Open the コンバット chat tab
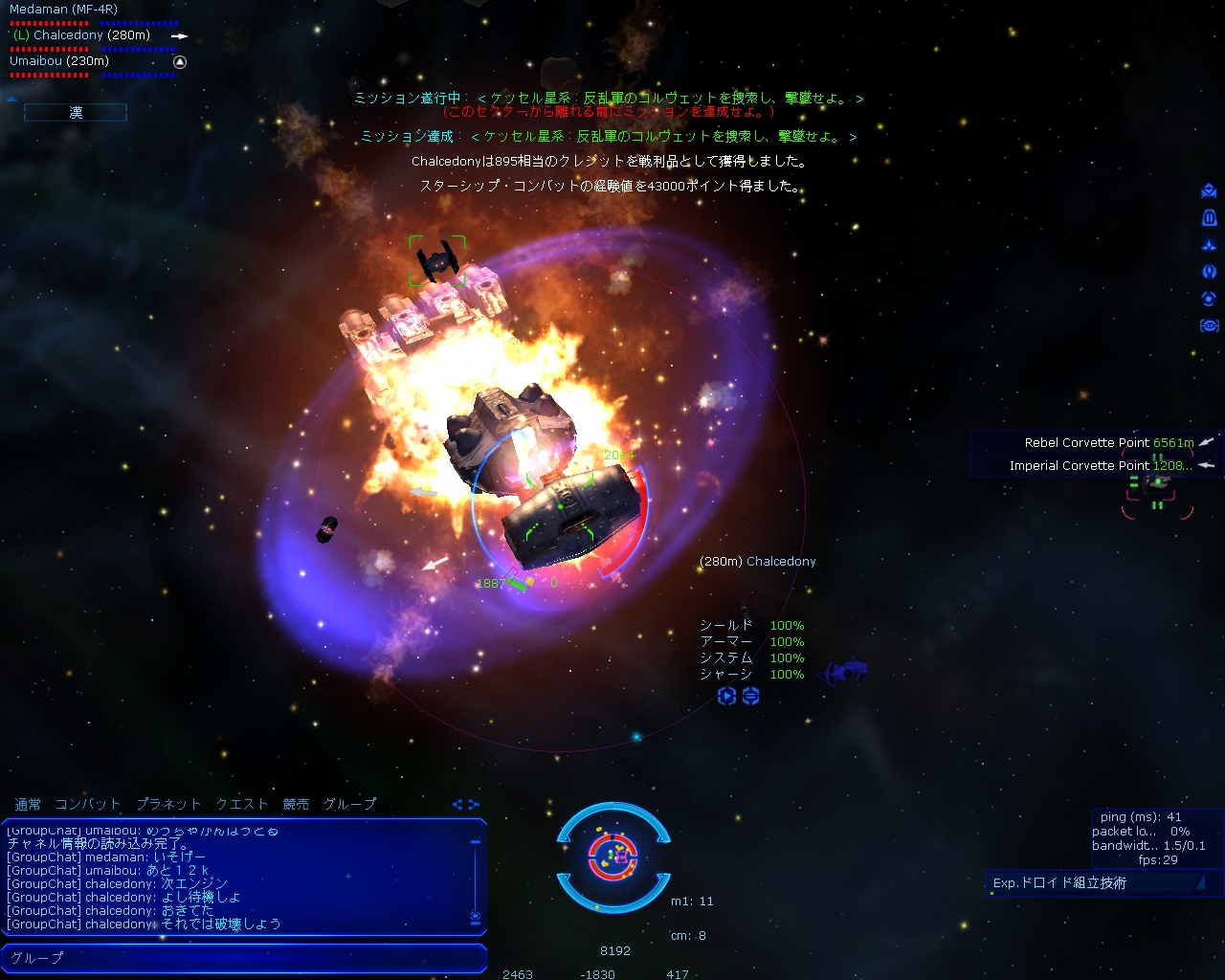The width and height of the screenshot is (1225, 980). point(87,804)
